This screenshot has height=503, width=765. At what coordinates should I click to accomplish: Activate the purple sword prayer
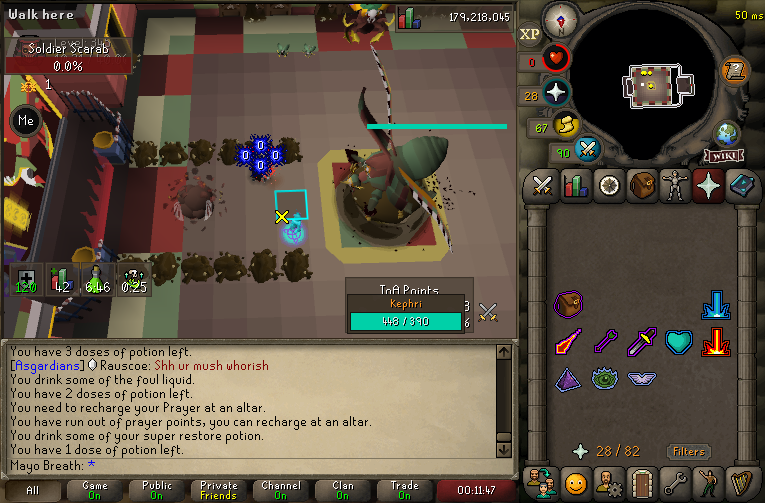(x=640, y=343)
